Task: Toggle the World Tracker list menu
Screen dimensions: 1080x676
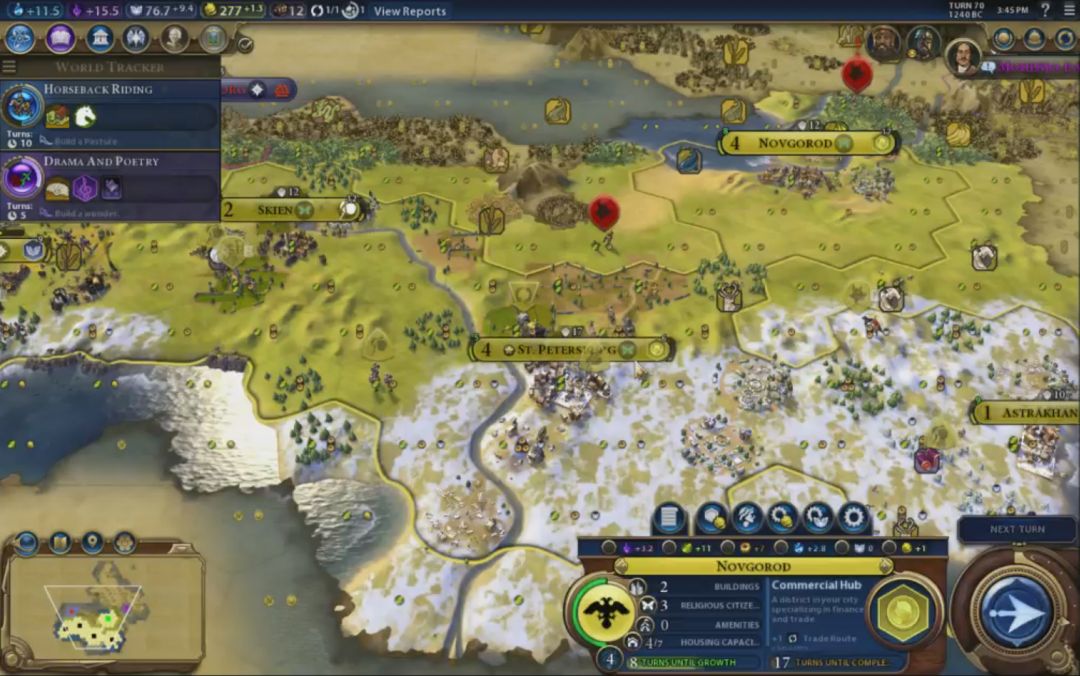Action: point(9,67)
